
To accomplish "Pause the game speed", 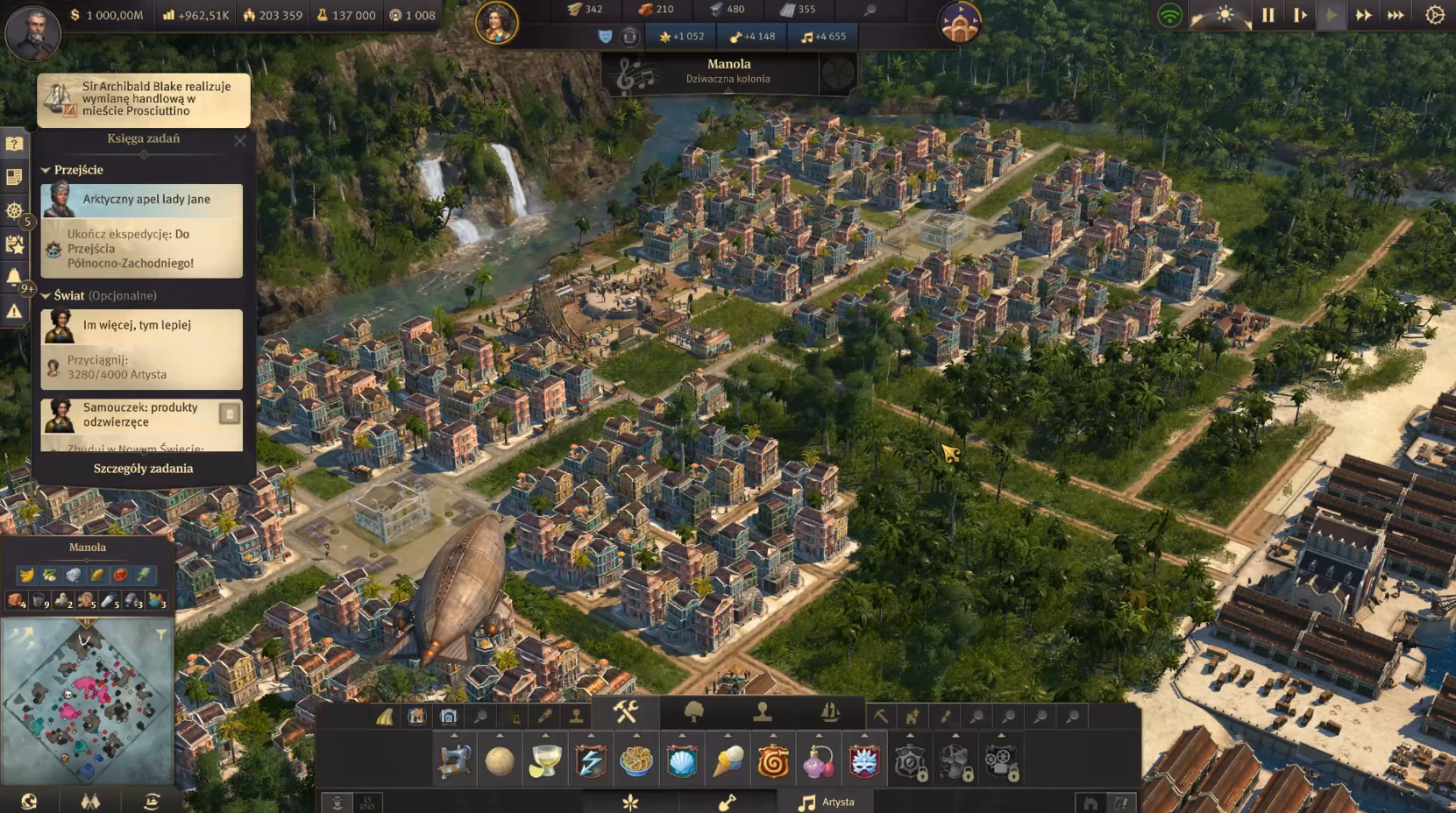I will point(1268,15).
